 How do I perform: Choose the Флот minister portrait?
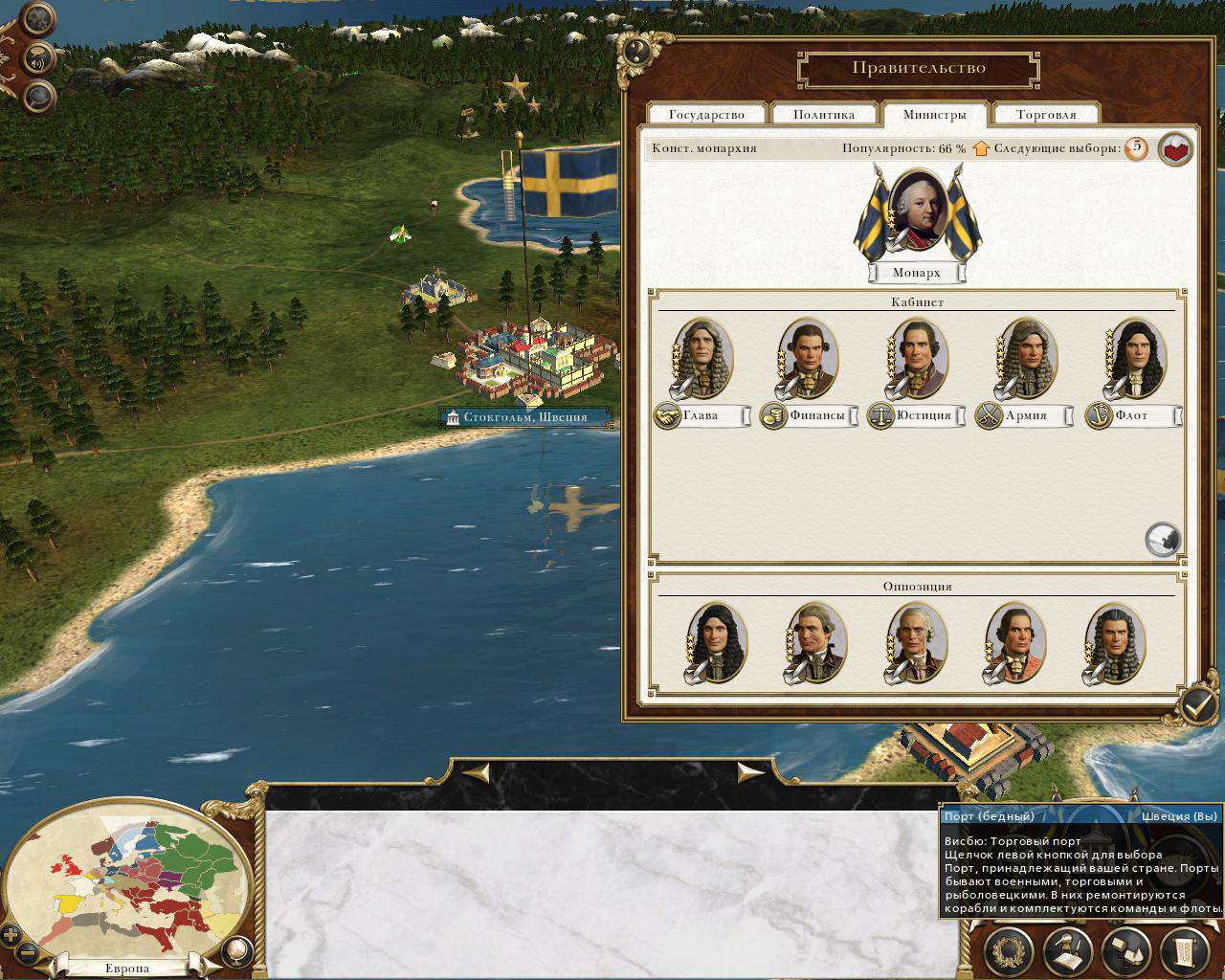1135,357
